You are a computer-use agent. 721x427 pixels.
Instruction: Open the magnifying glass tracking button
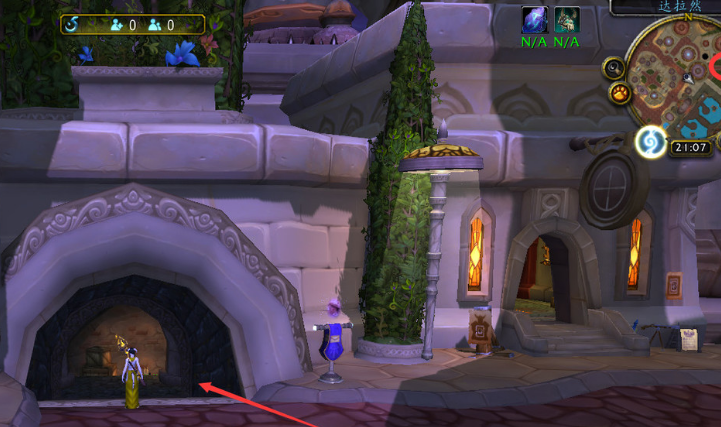point(612,69)
